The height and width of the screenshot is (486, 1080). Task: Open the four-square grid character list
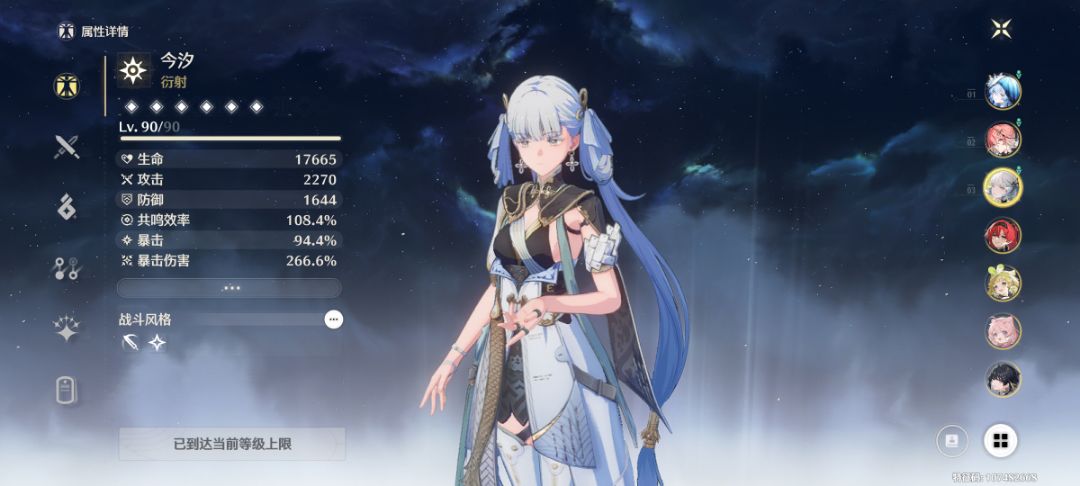coord(1001,440)
